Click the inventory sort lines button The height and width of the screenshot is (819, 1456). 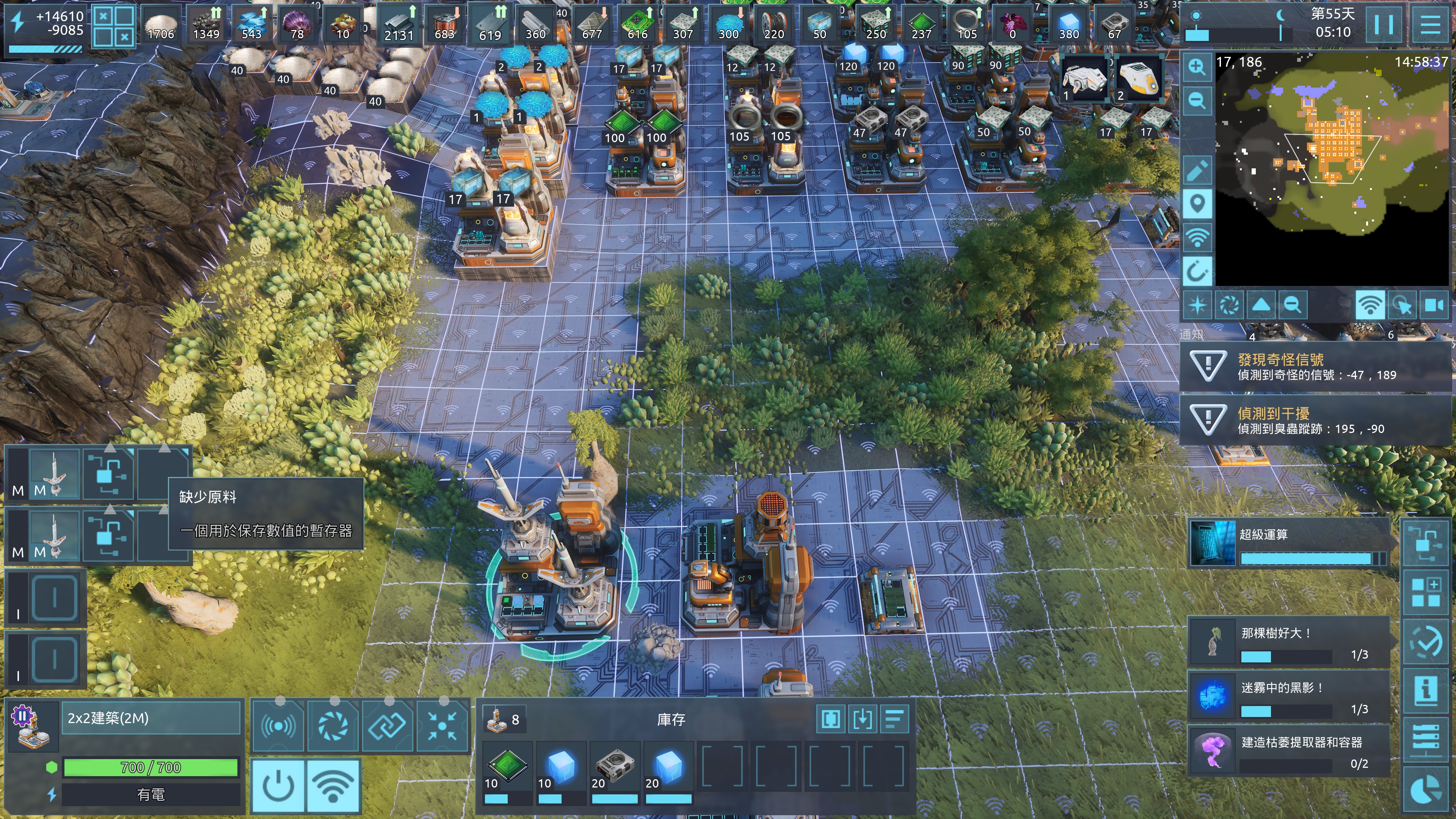(x=894, y=719)
